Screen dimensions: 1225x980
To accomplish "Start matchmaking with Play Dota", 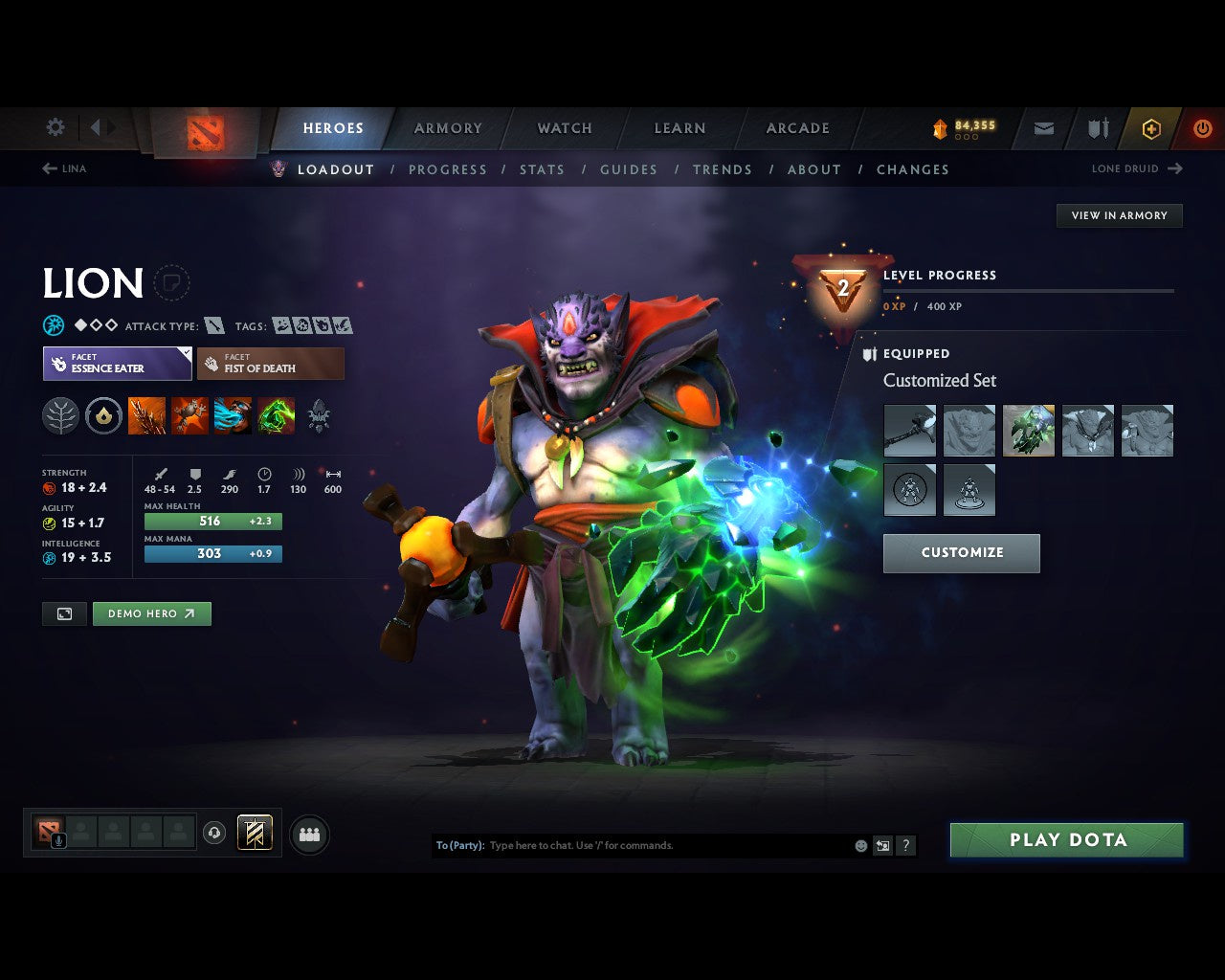I will coord(1067,840).
